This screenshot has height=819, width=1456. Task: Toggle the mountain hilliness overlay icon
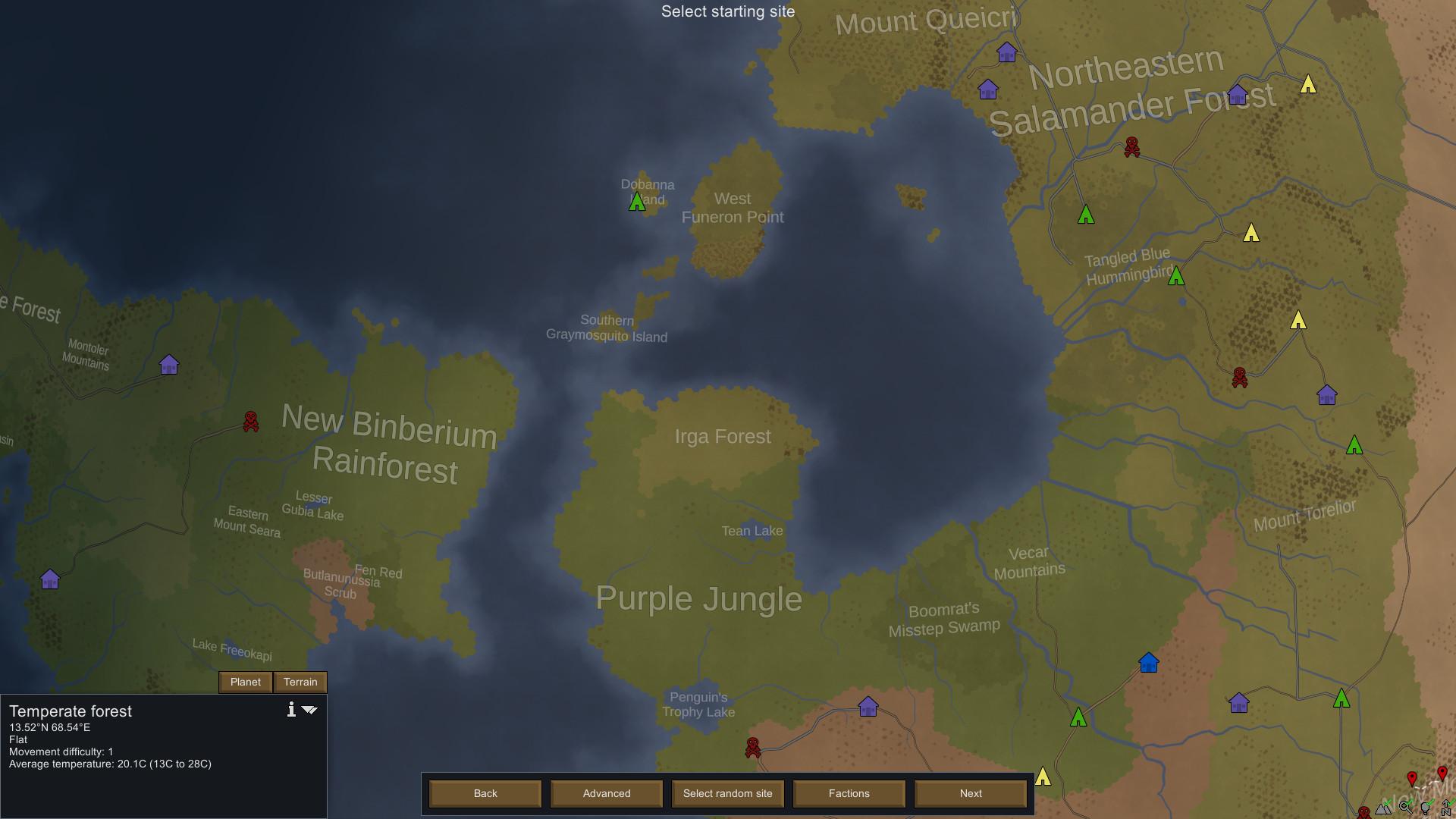(1382, 808)
